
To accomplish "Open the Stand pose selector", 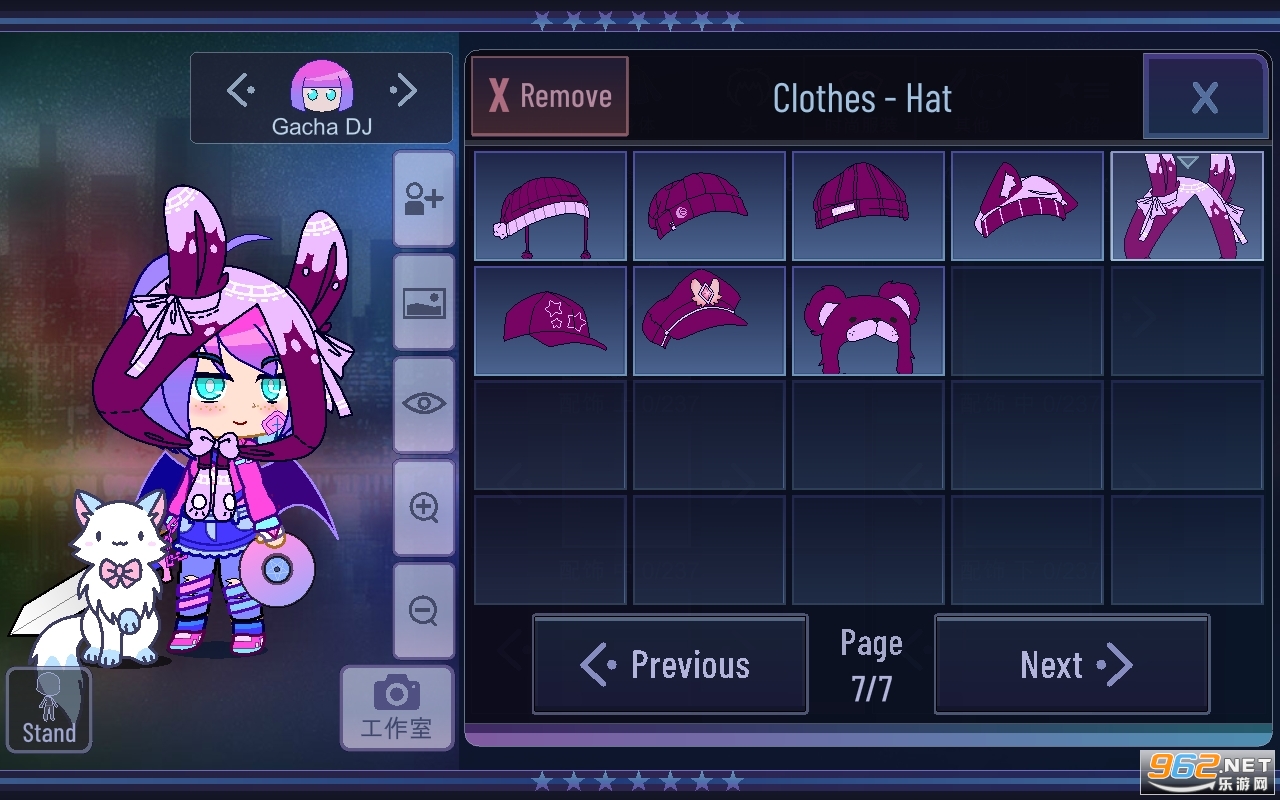I will click(49, 710).
